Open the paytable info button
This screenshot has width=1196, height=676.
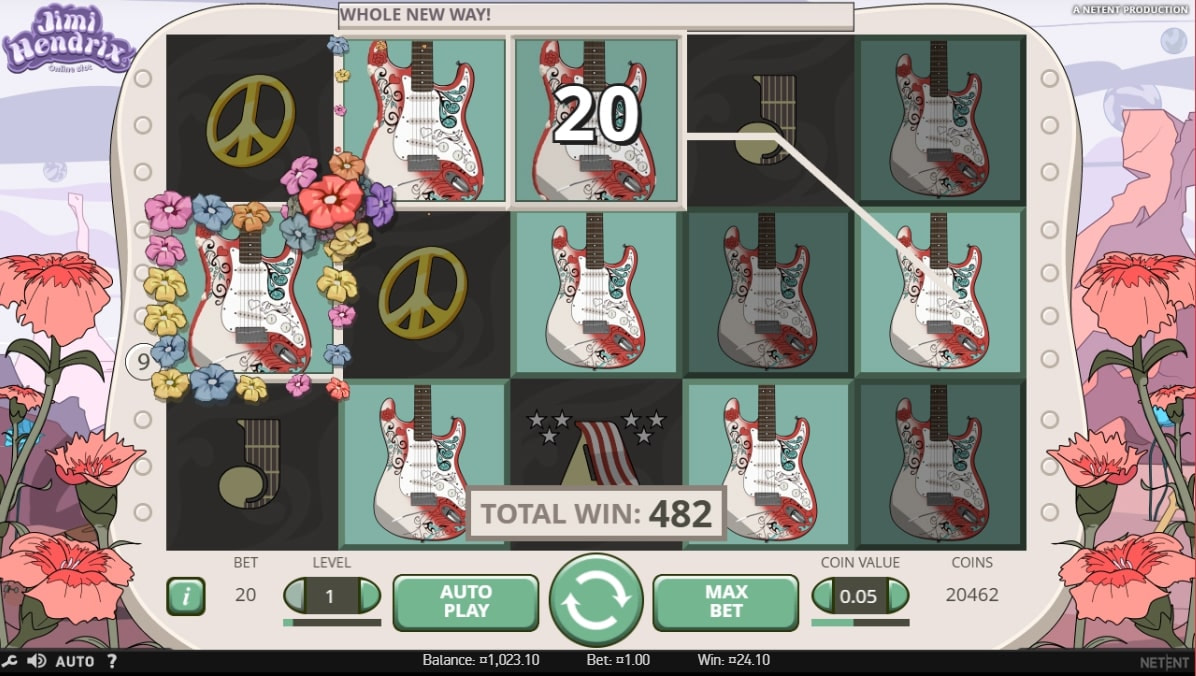click(x=185, y=596)
